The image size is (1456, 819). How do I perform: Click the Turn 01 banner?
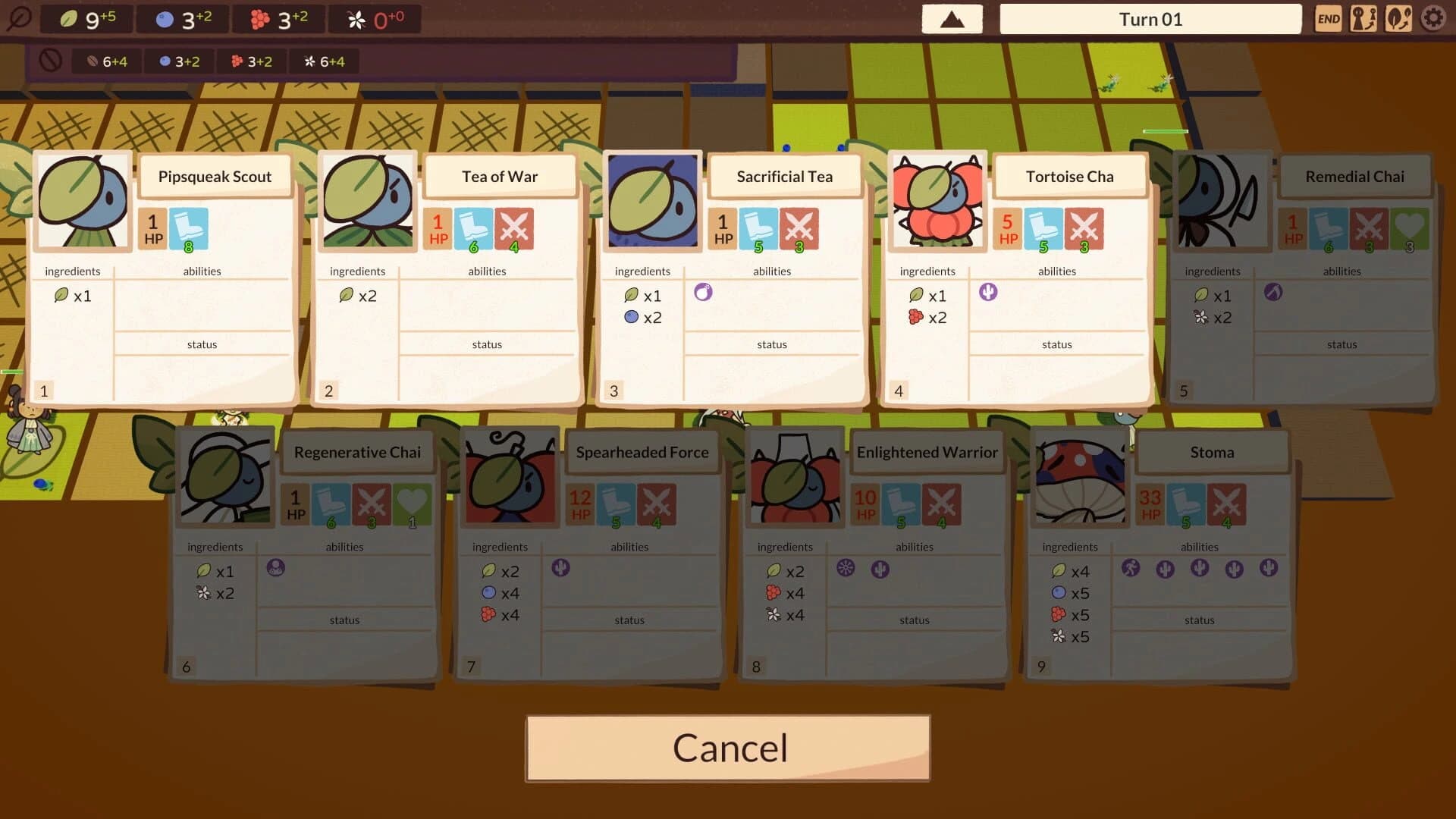click(1150, 18)
